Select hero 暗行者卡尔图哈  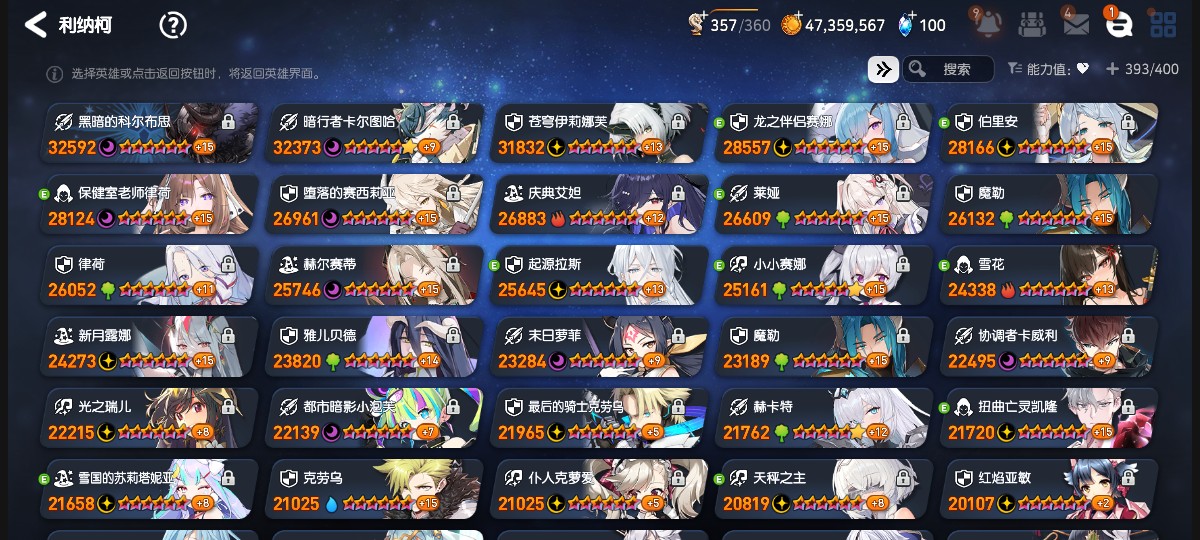pyautogui.click(x=376, y=133)
